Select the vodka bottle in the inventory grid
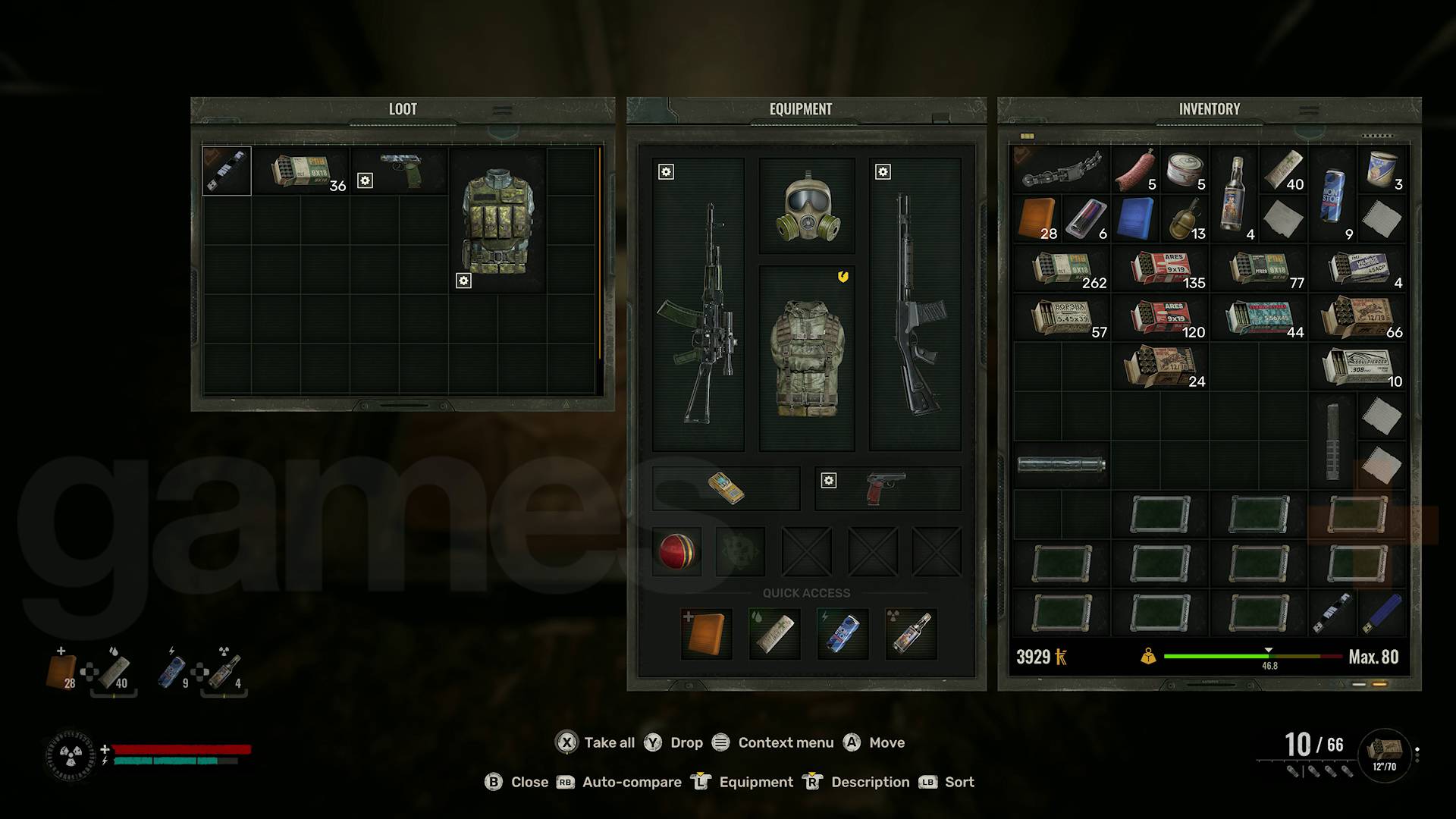 (1234, 194)
